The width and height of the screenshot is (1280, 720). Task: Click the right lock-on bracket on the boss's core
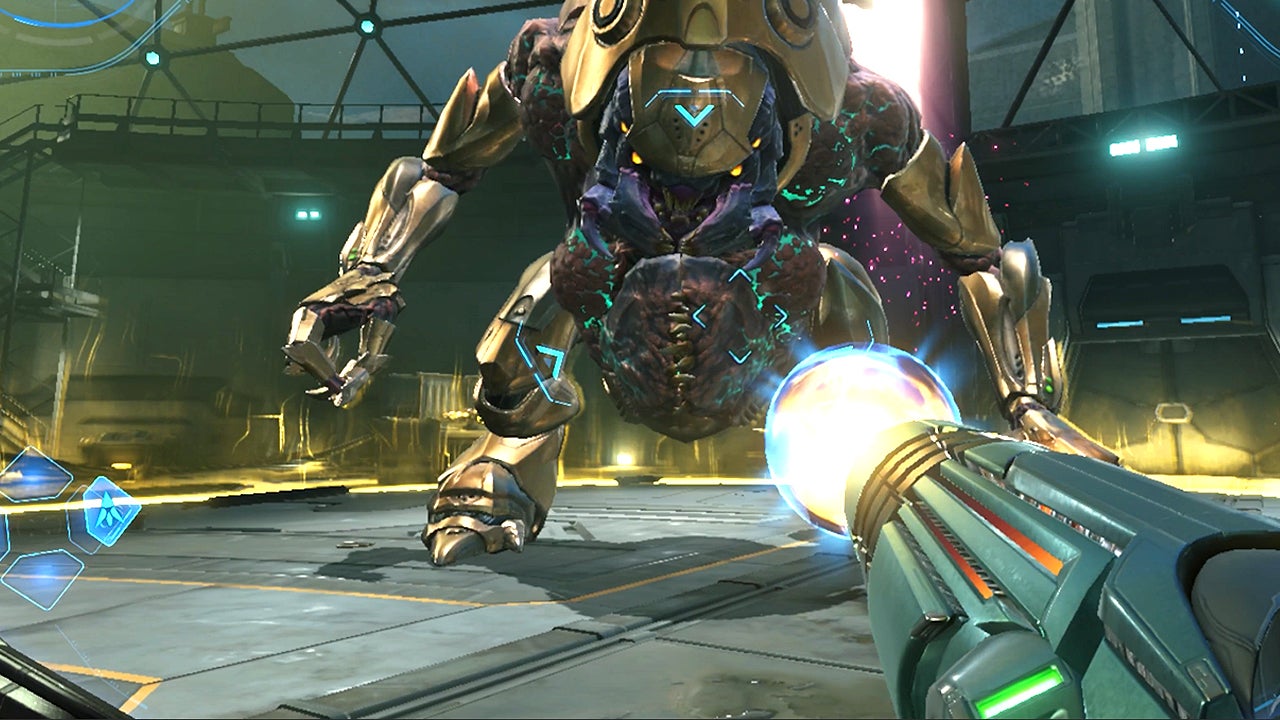782,315
